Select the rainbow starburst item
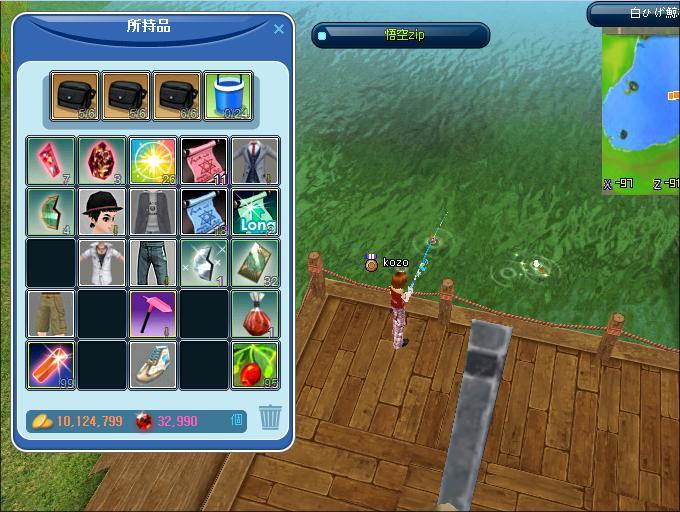Image resolution: width=680 pixels, height=512 pixels. click(153, 161)
